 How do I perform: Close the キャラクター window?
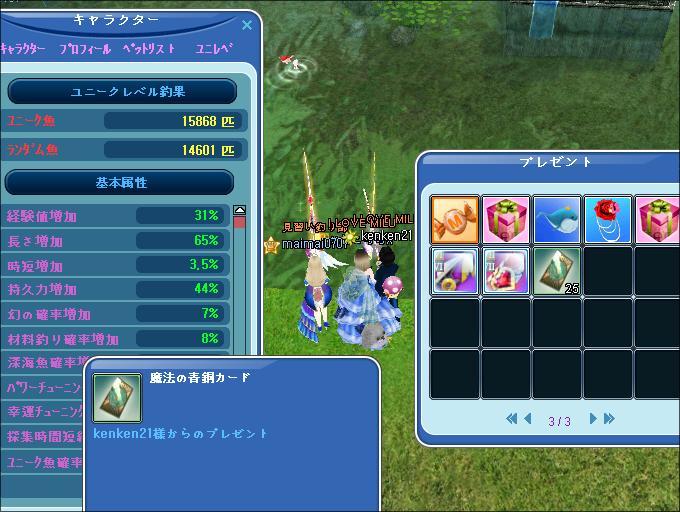(x=247, y=24)
